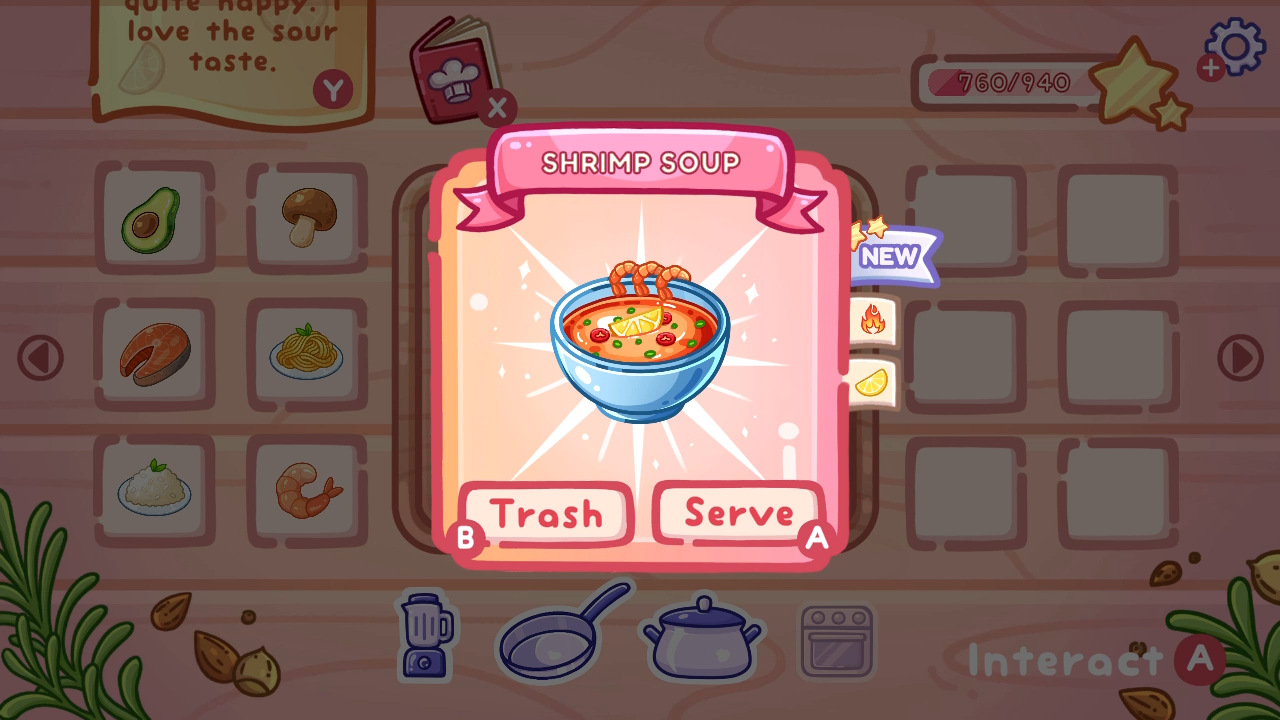Choose the spaghetti ingredient slot
Image resolution: width=1280 pixels, height=720 pixels.
click(307, 354)
